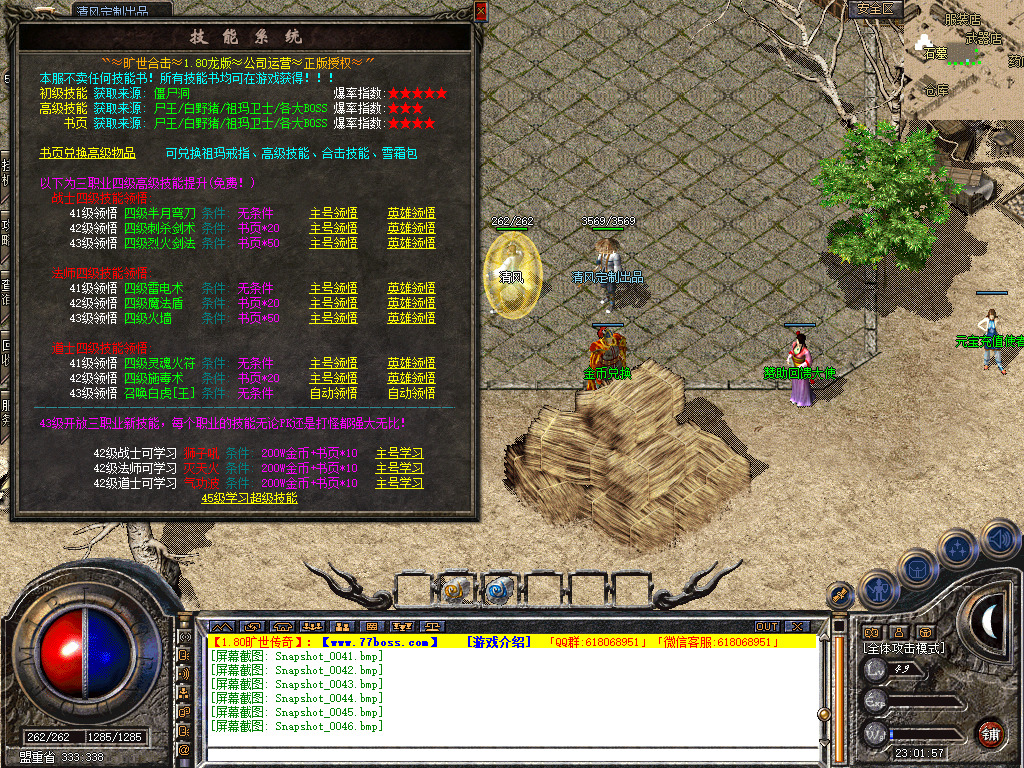Open the 45级学习超级技能 link
The height and width of the screenshot is (768, 1024).
point(249,498)
